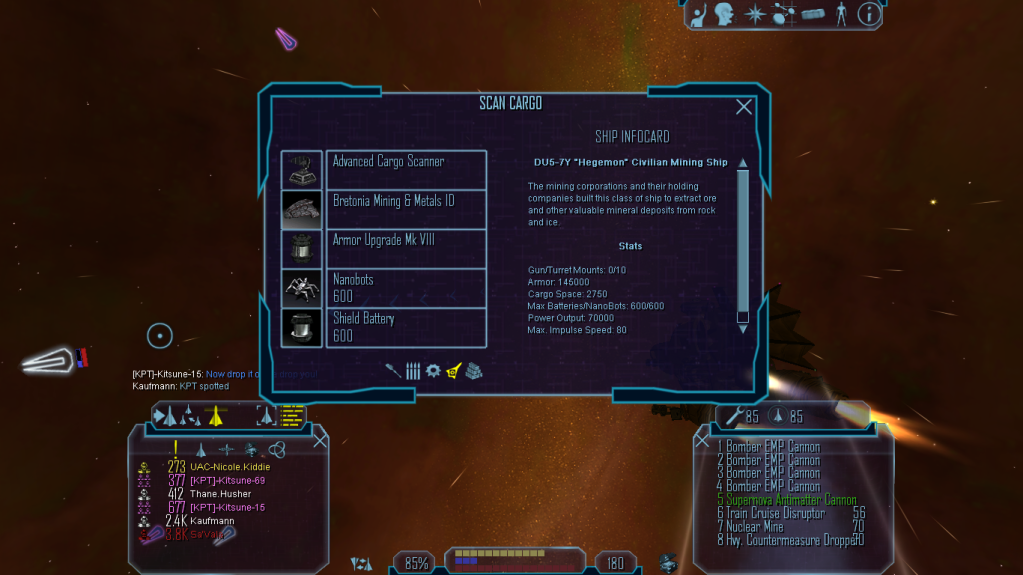Filter cargo by gear-shaped equipment icon
This screenshot has height=575, width=1023.
coord(433,370)
